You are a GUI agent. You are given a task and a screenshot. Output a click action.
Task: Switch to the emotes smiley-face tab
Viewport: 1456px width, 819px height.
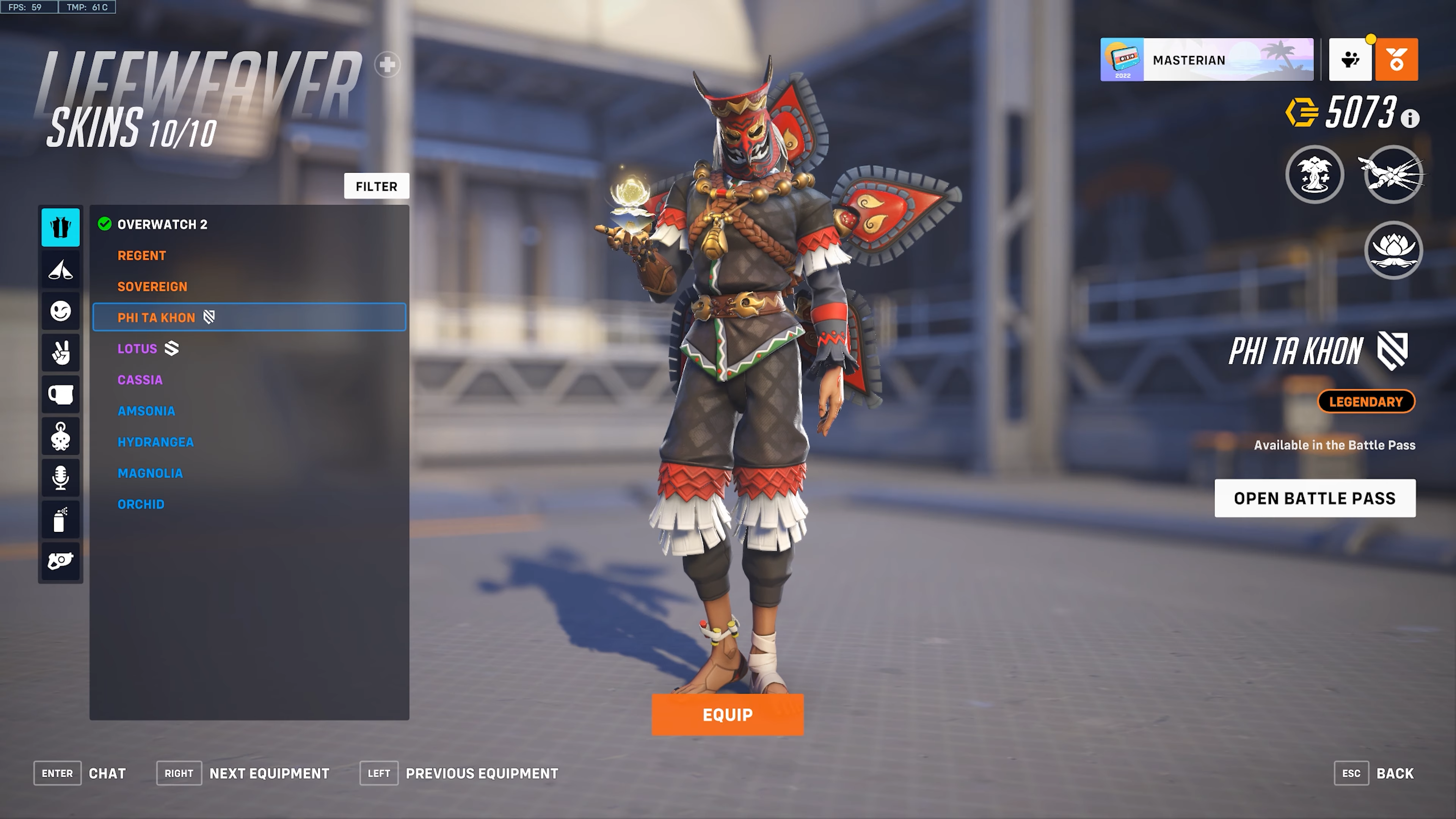coord(61,311)
